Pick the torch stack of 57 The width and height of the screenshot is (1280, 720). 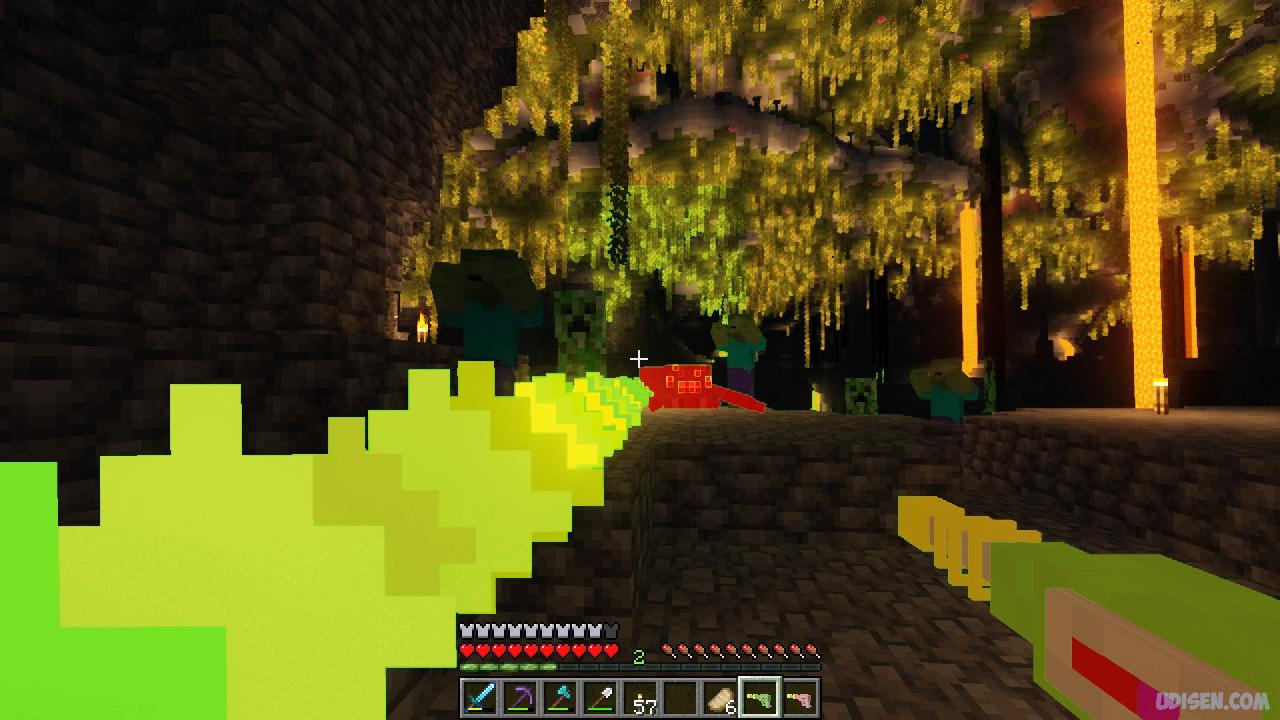(x=640, y=697)
